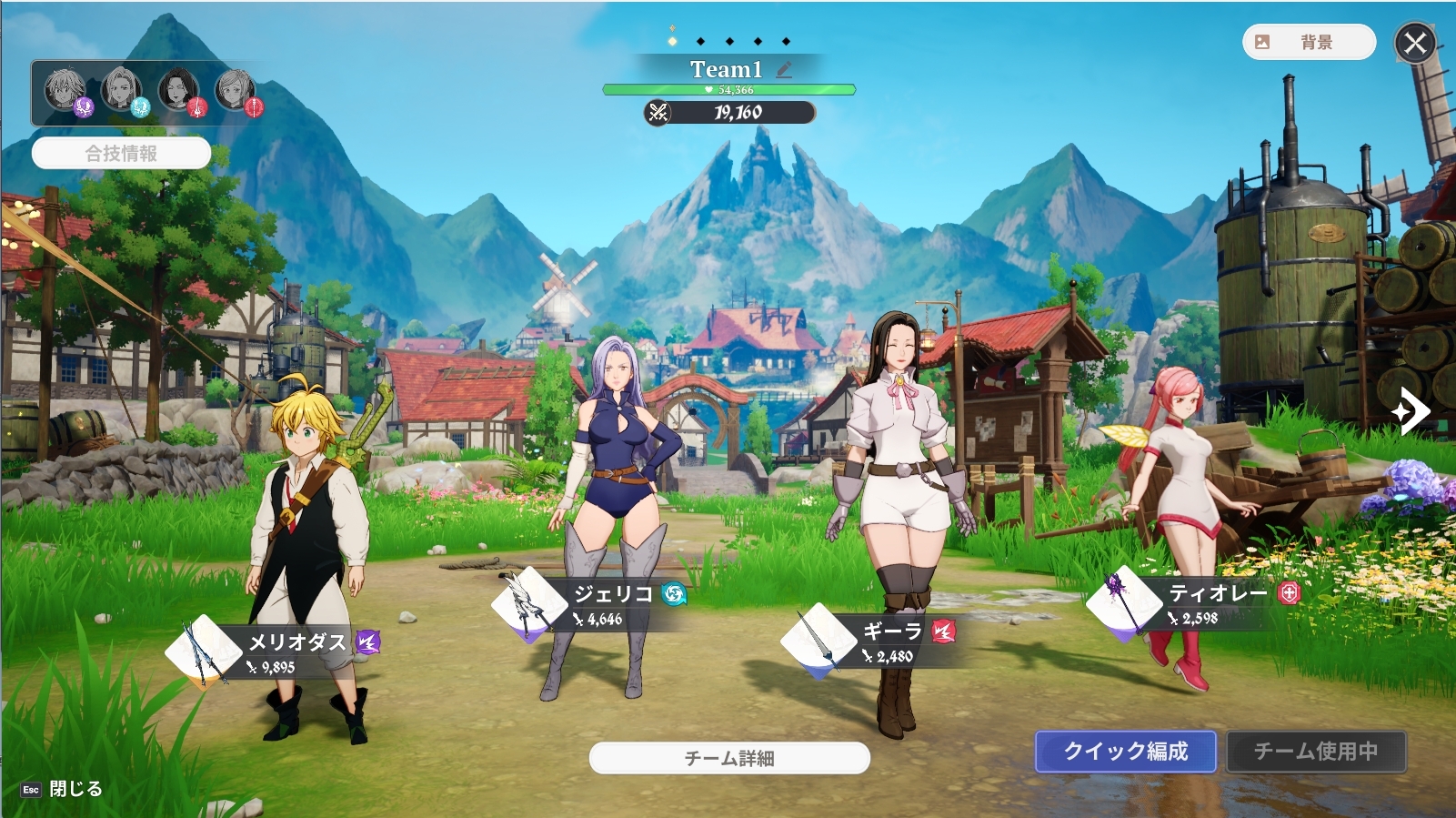Image resolution: width=1456 pixels, height=818 pixels.
Task: Select メリオダス weapon slot
Action: coord(203,651)
